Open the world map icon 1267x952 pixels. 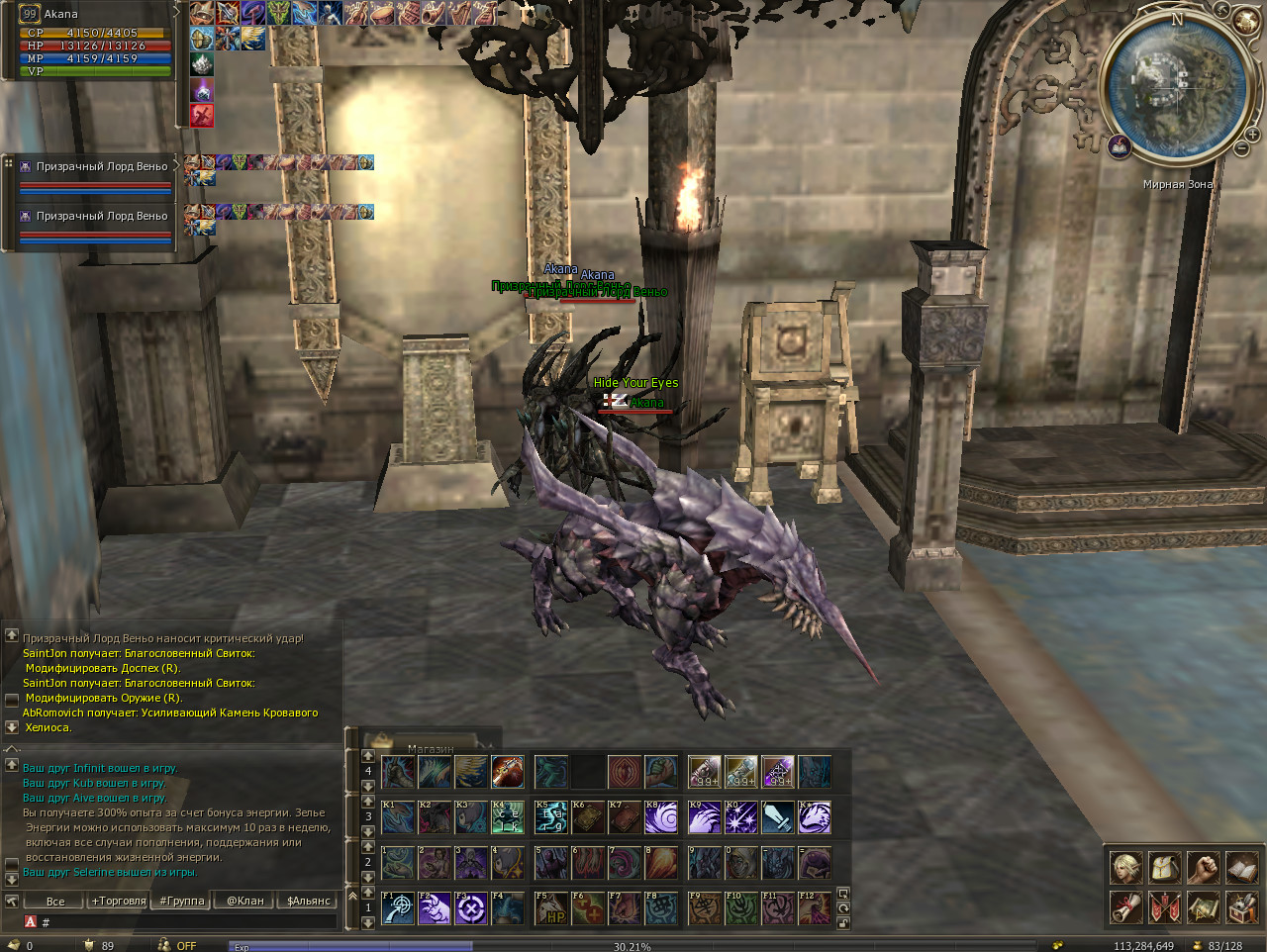(1203, 906)
